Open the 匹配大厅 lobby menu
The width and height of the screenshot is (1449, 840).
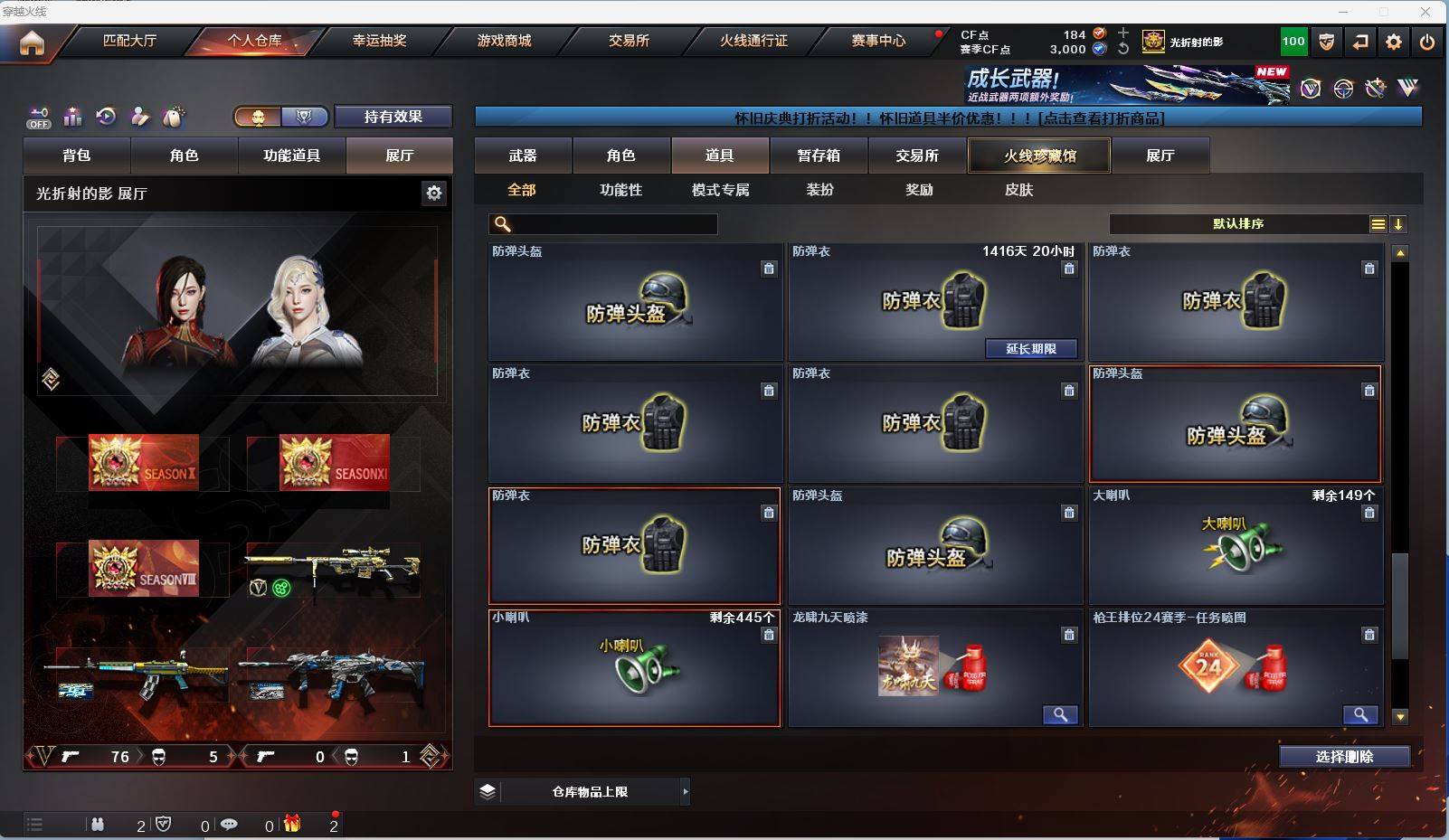pyautogui.click(x=129, y=41)
